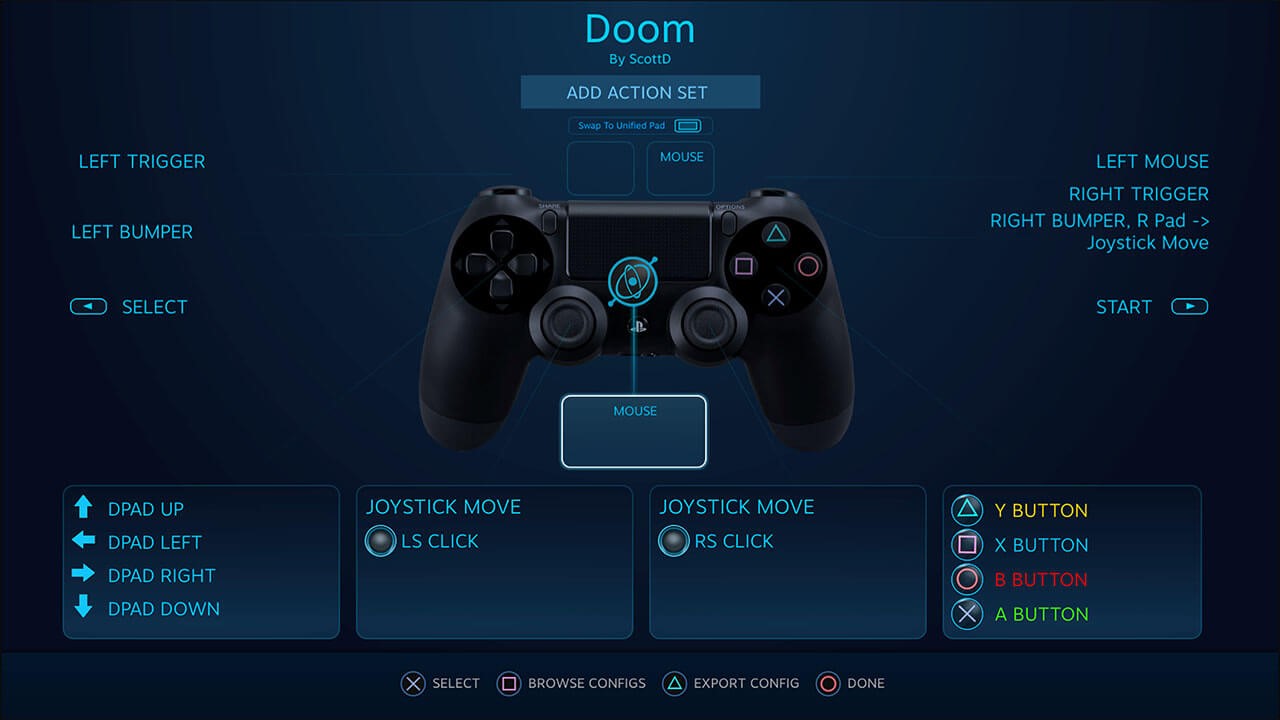1280x720 pixels.
Task: Click the START capsule icon
Action: click(1189, 306)
